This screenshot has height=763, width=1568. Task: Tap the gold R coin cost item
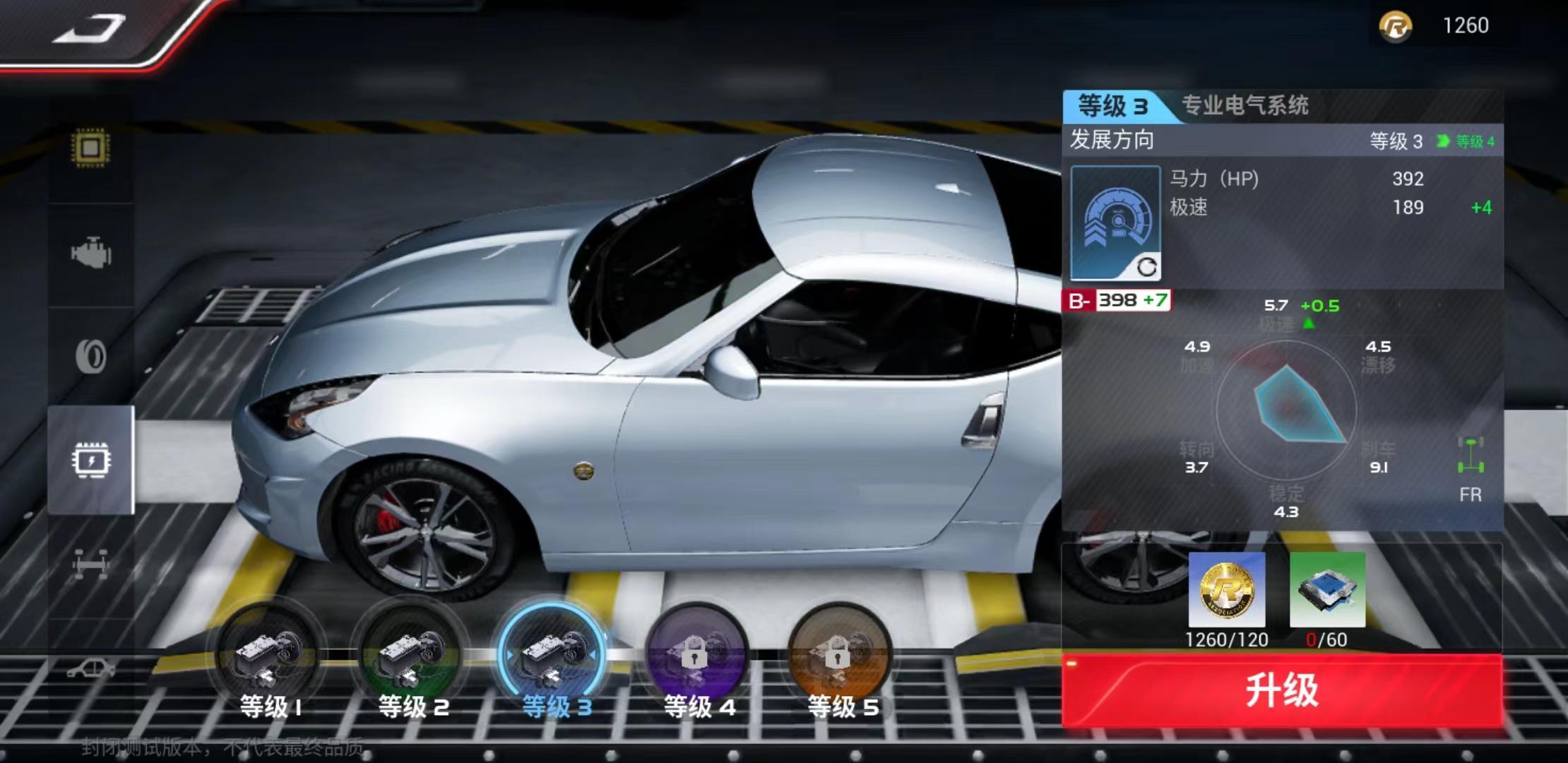(x=1227, y=591)
